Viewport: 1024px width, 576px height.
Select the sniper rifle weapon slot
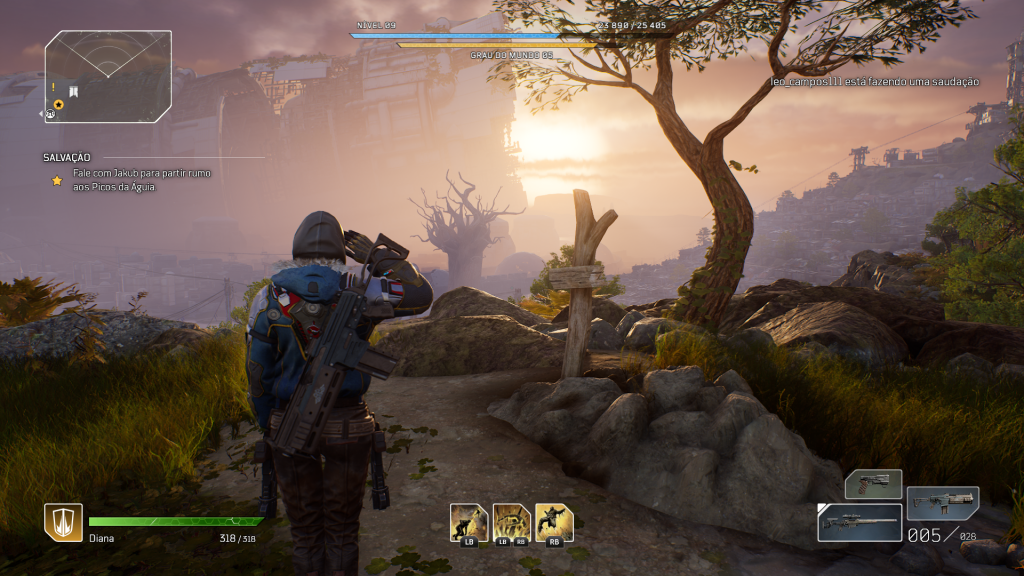(859, 522)
